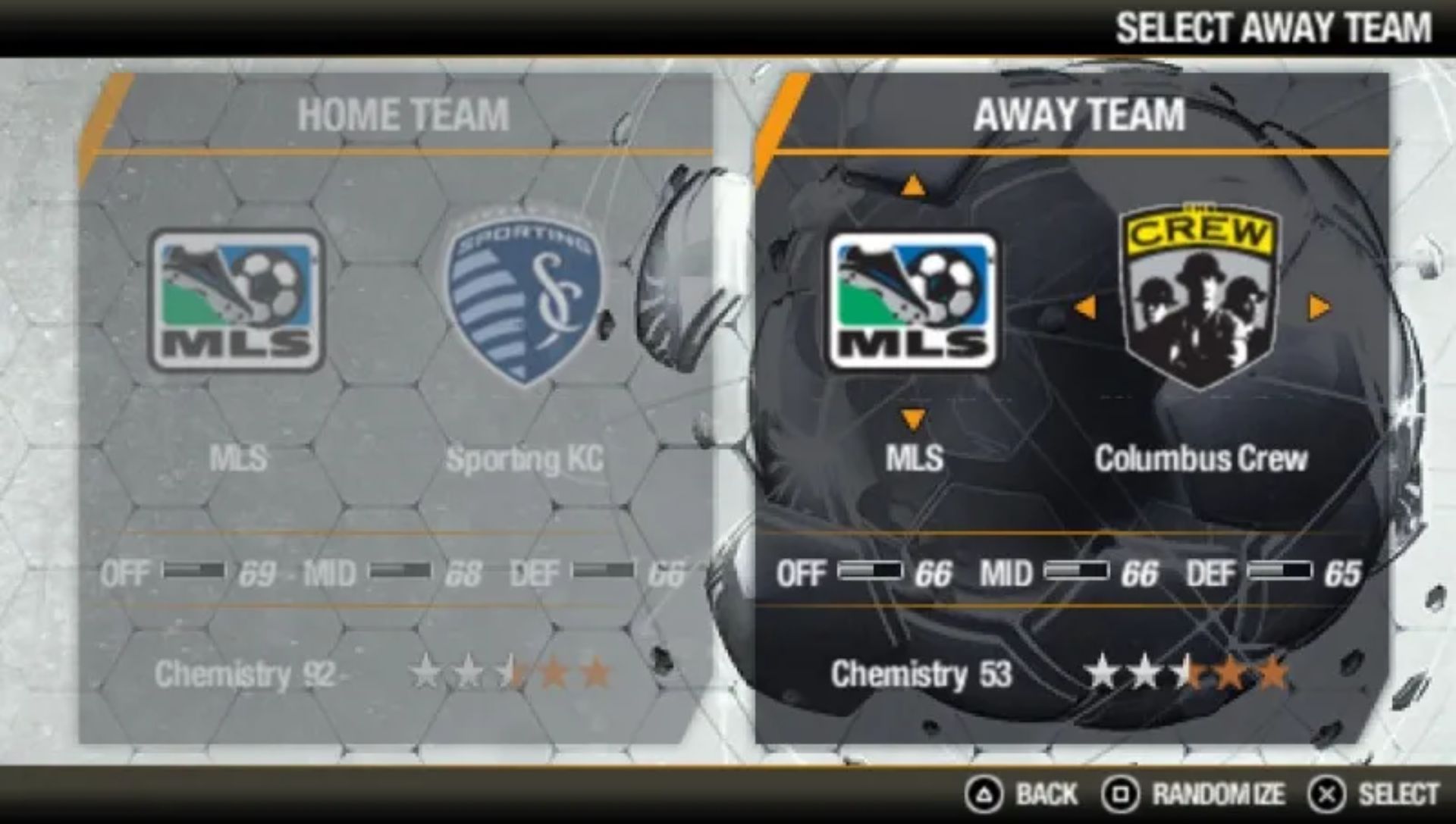Click the left arrow beside the Crew badge
The width and height of the screenshot is (1456, 824).
[x=1087, y=307]
